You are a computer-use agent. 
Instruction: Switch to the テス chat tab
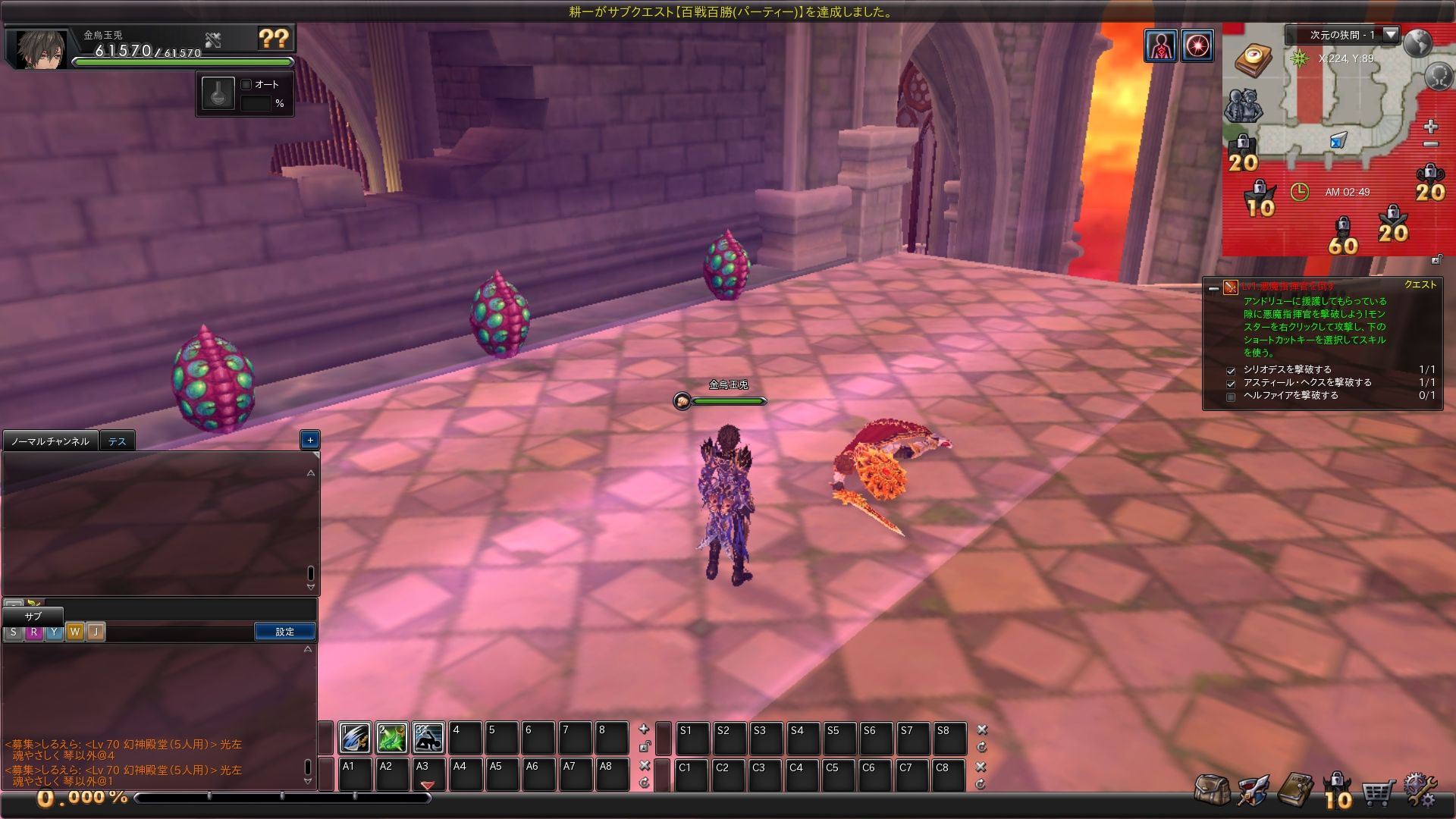click(117, 441)
